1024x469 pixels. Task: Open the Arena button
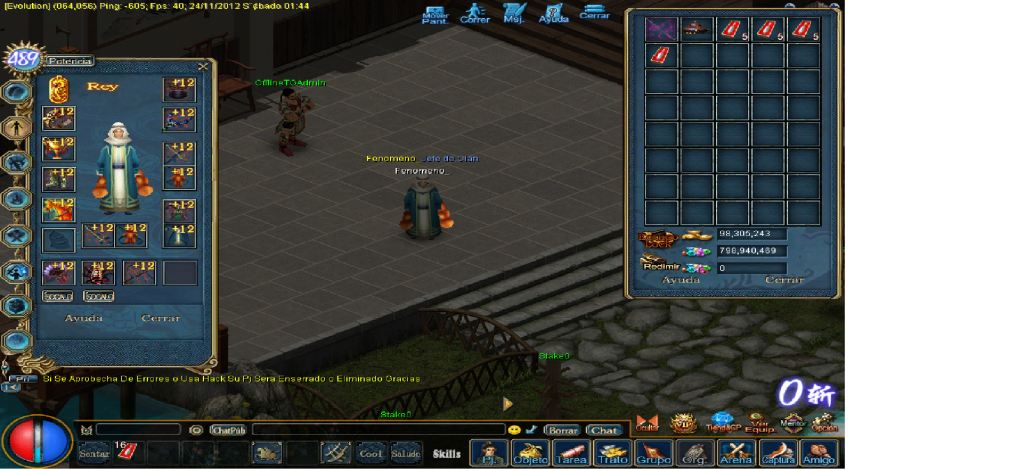[737, 453]
